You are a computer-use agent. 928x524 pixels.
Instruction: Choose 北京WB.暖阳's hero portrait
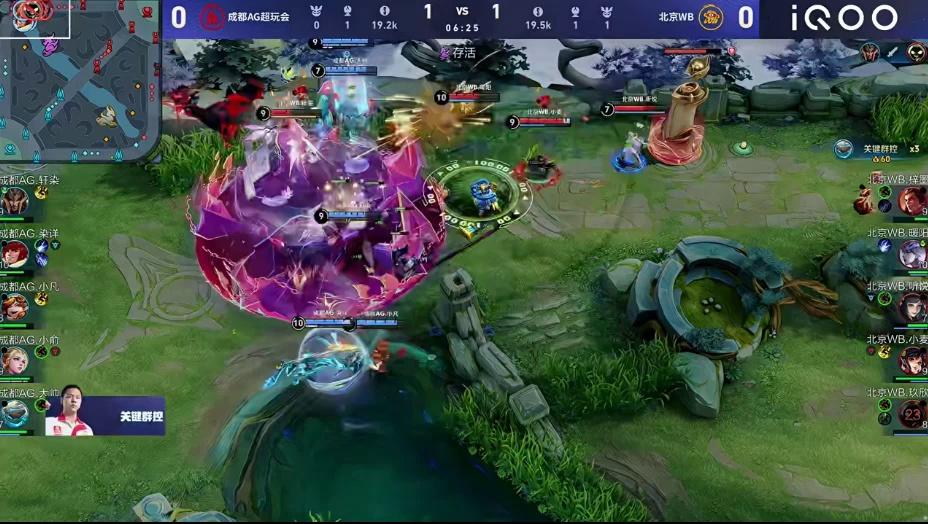tap(913, 254)
